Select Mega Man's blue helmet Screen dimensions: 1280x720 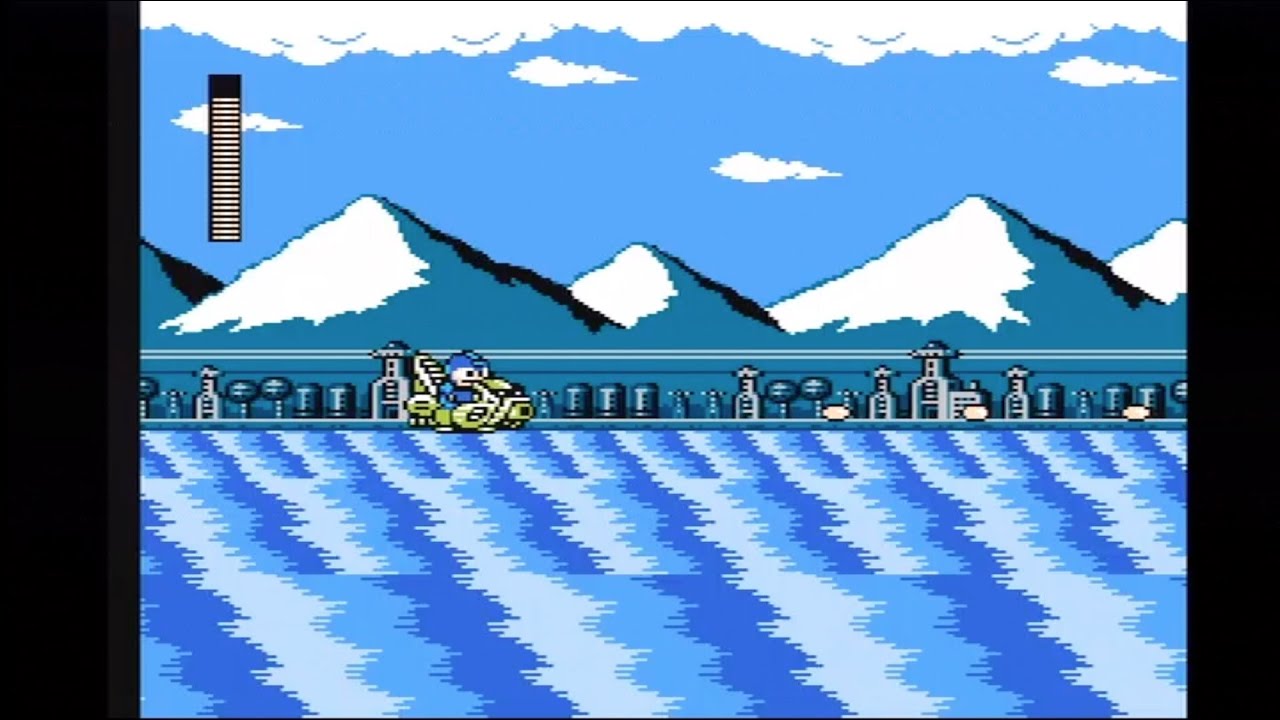click(x=462, y=360)
